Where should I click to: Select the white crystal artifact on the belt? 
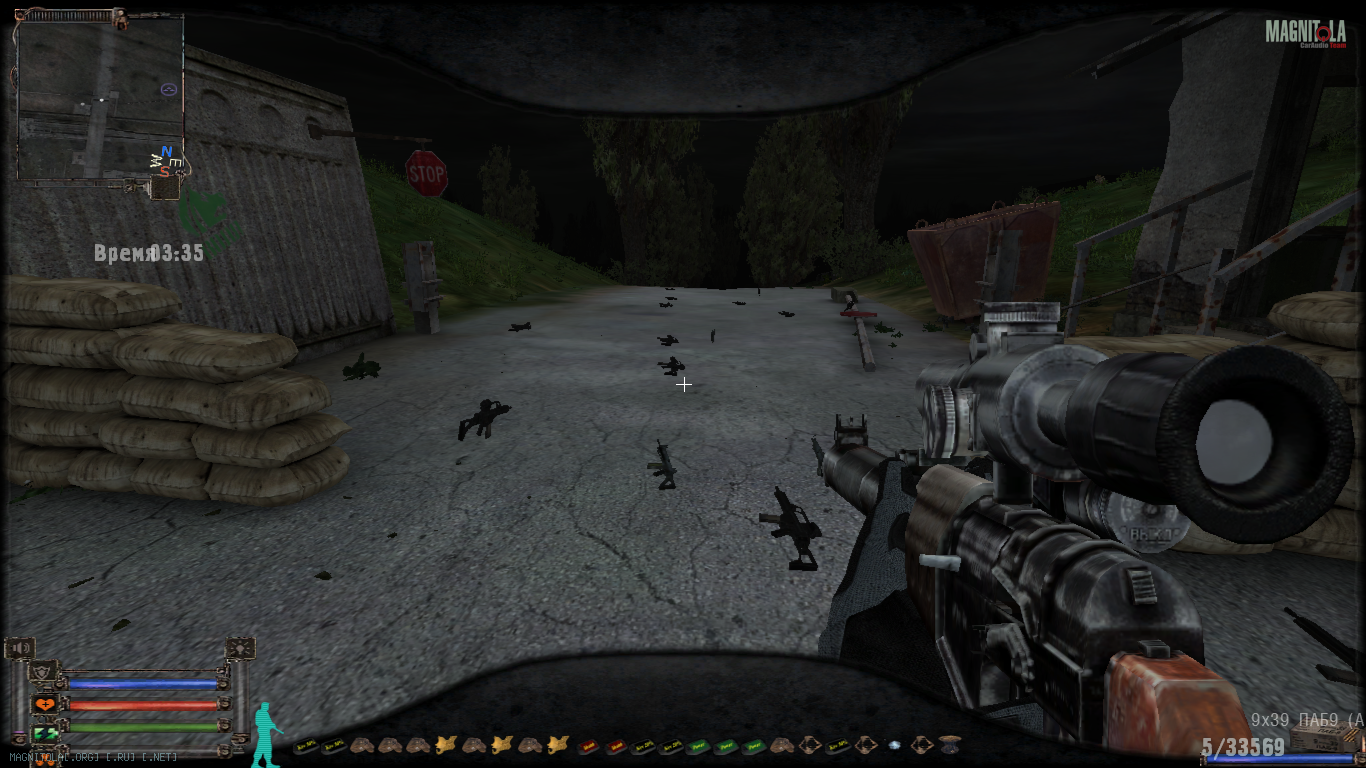[x=894, y=745]
